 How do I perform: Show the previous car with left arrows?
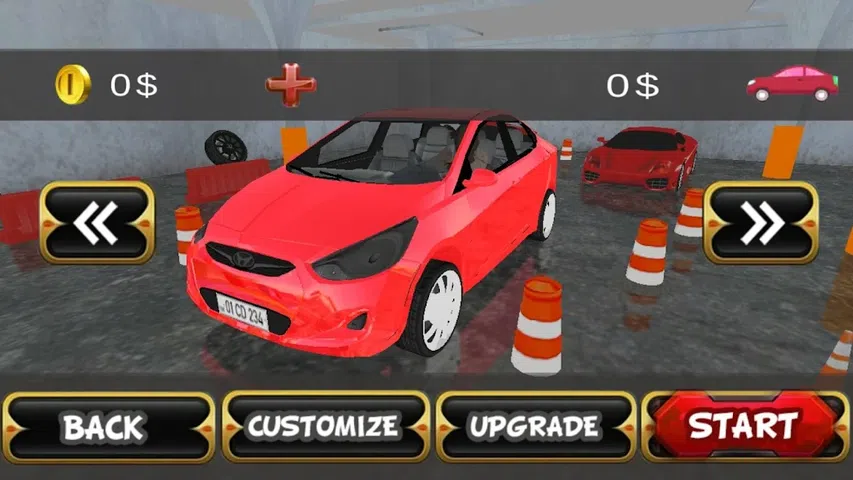(x=97, y=222)
